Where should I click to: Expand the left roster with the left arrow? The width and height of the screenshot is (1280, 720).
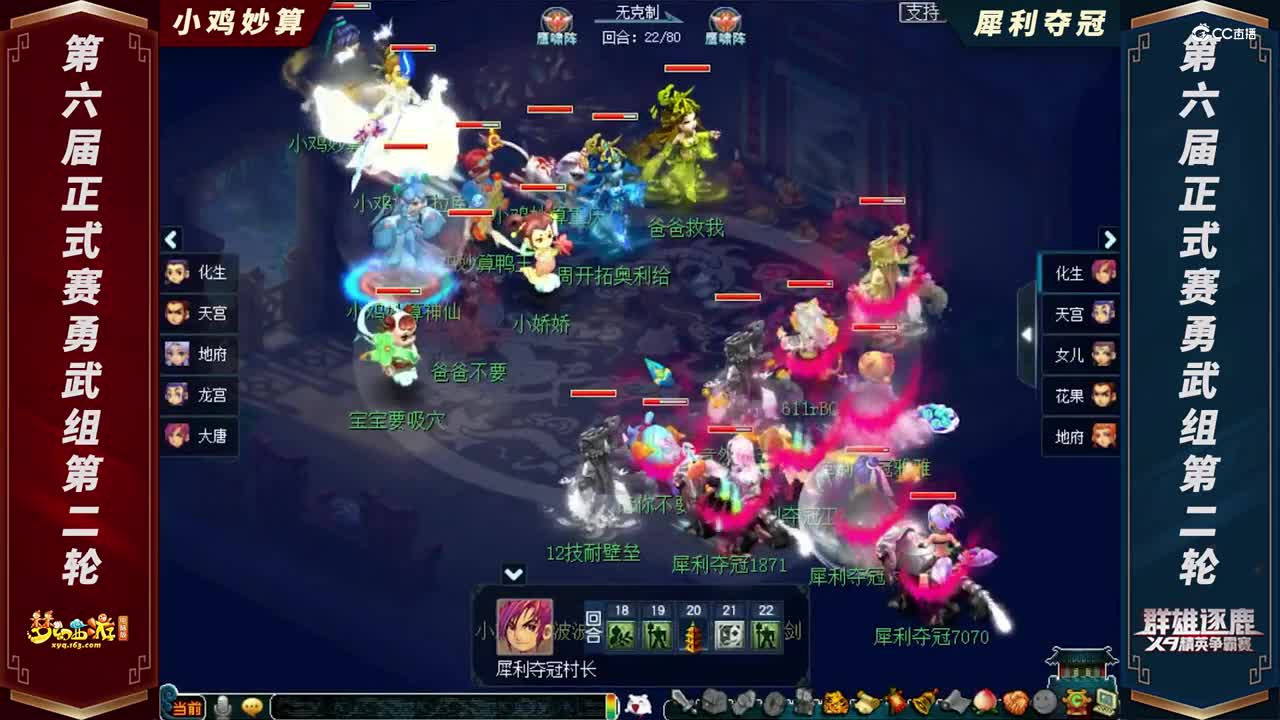170,240
